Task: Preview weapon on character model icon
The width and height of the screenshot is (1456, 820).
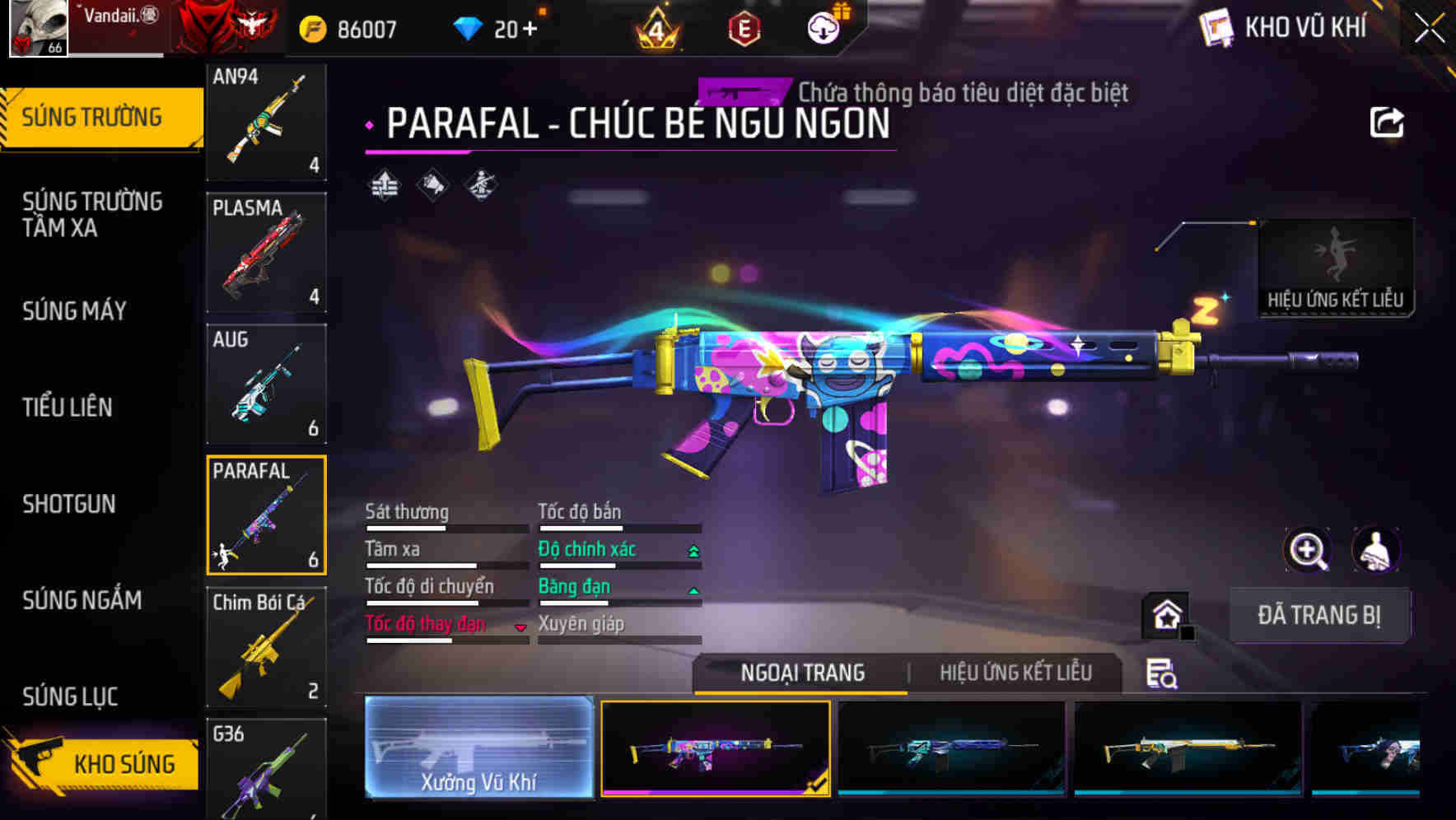Action: [x=1377, y=550]
